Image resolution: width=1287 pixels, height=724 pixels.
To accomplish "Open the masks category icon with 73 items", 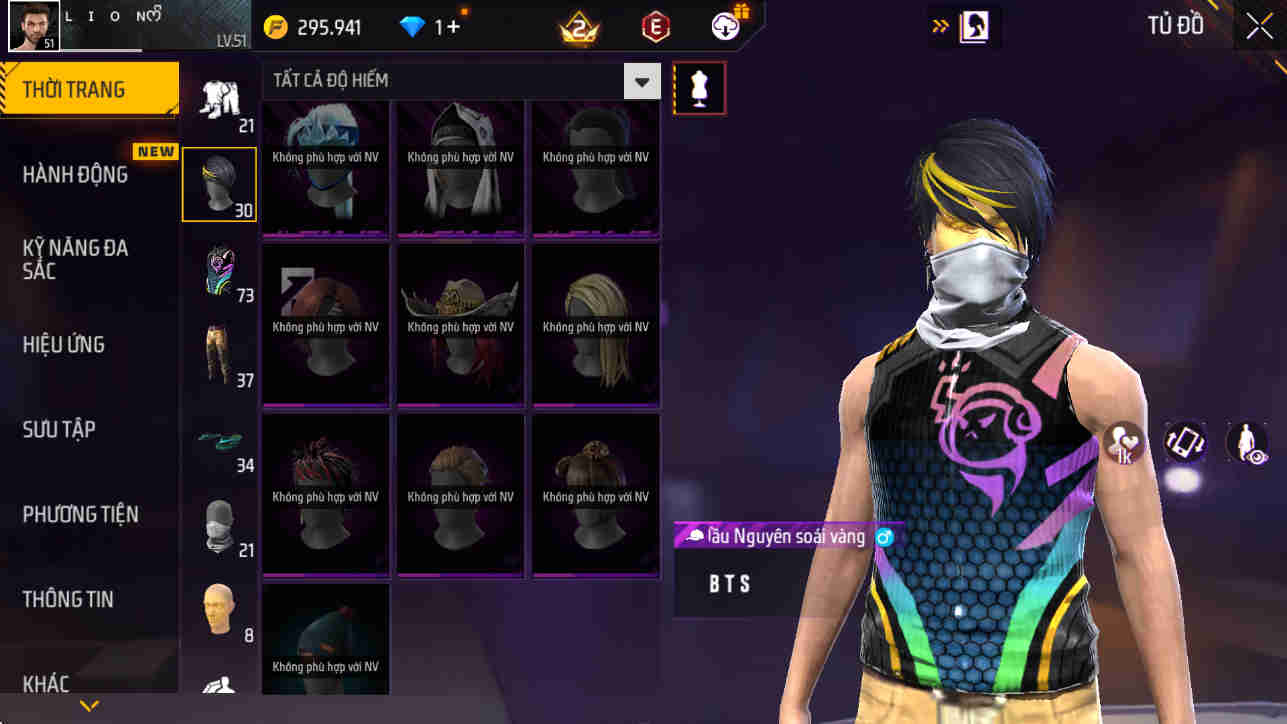I will click(219, 268).
